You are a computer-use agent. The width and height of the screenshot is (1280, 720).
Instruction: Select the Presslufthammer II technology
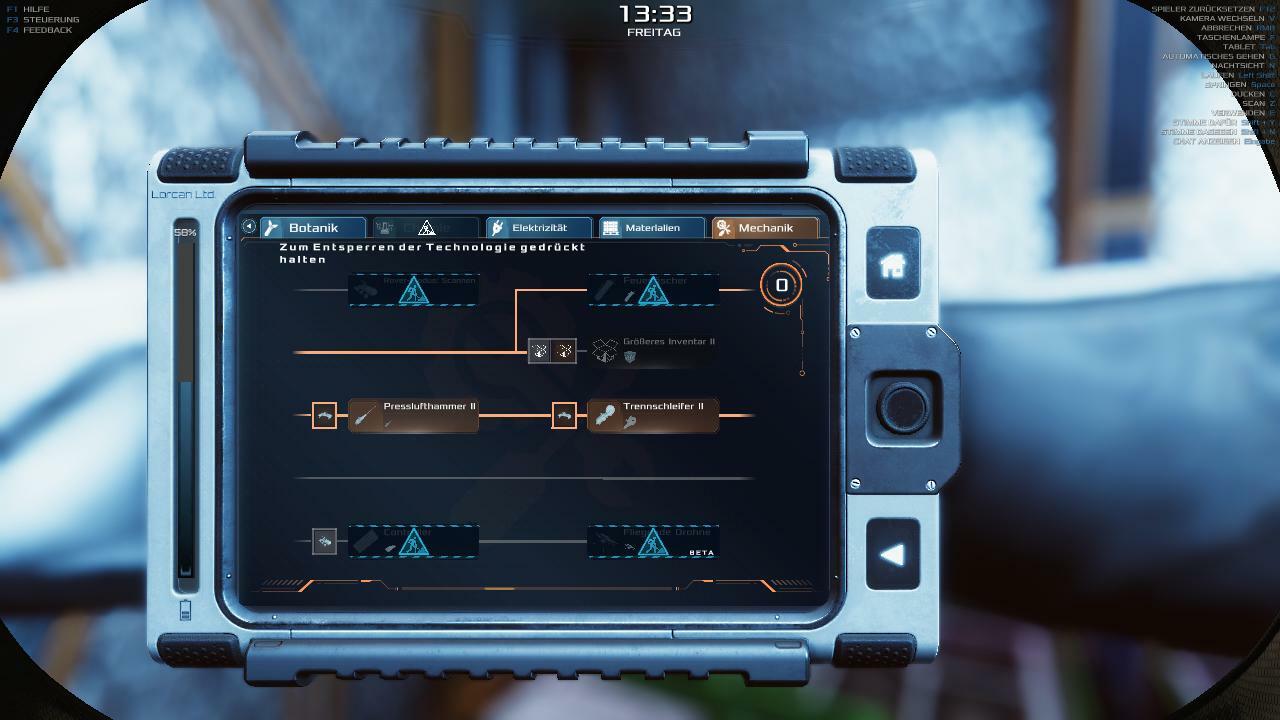(413, 415)
